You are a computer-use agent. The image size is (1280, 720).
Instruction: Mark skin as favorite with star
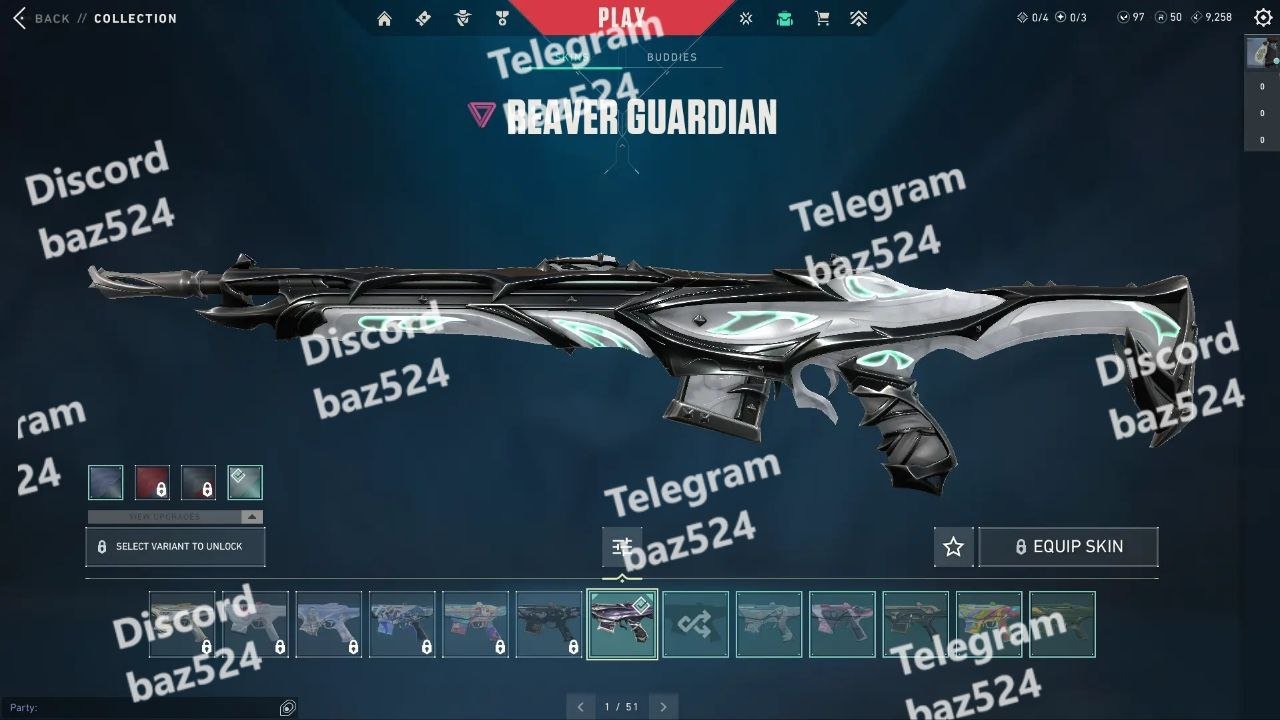click(x=953, y=547)
